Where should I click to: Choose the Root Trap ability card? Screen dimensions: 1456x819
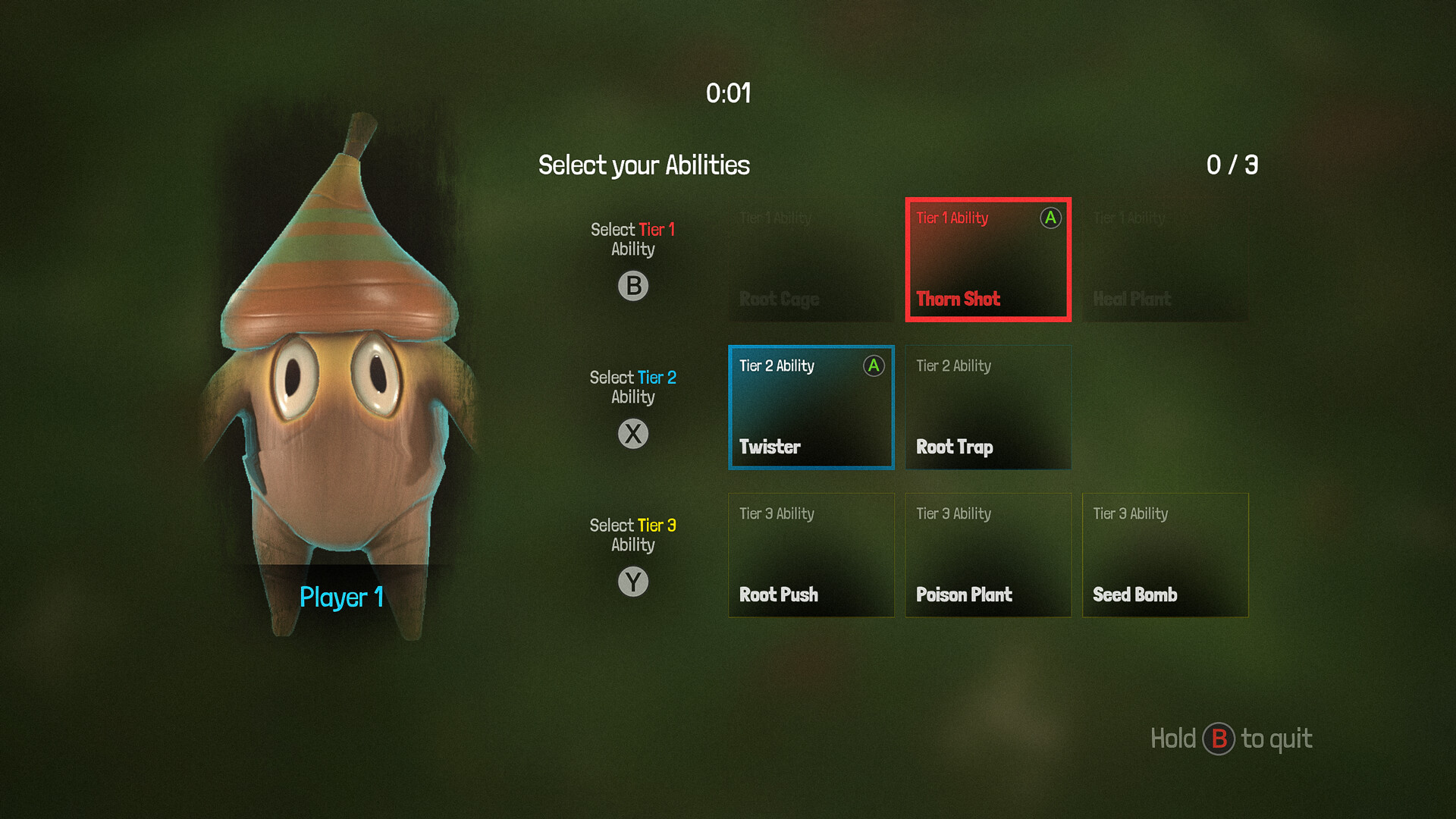pyautogui.click(x=988, y=407)
